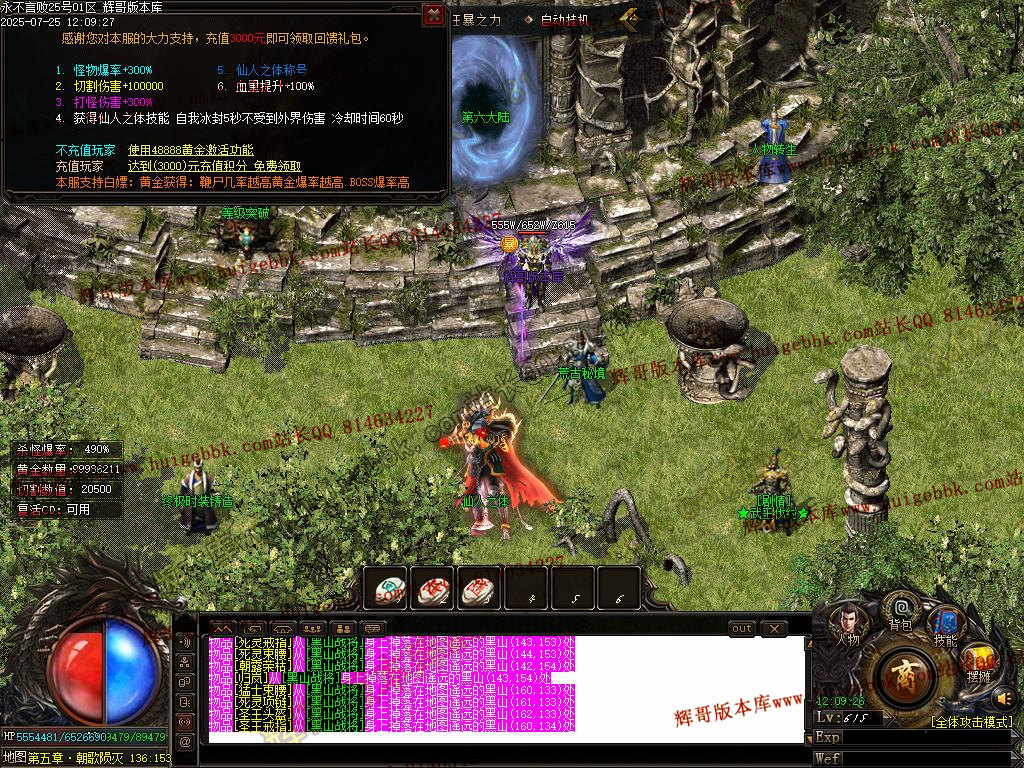
Task: Click the @ chat channel button
Action: [184, 741]
